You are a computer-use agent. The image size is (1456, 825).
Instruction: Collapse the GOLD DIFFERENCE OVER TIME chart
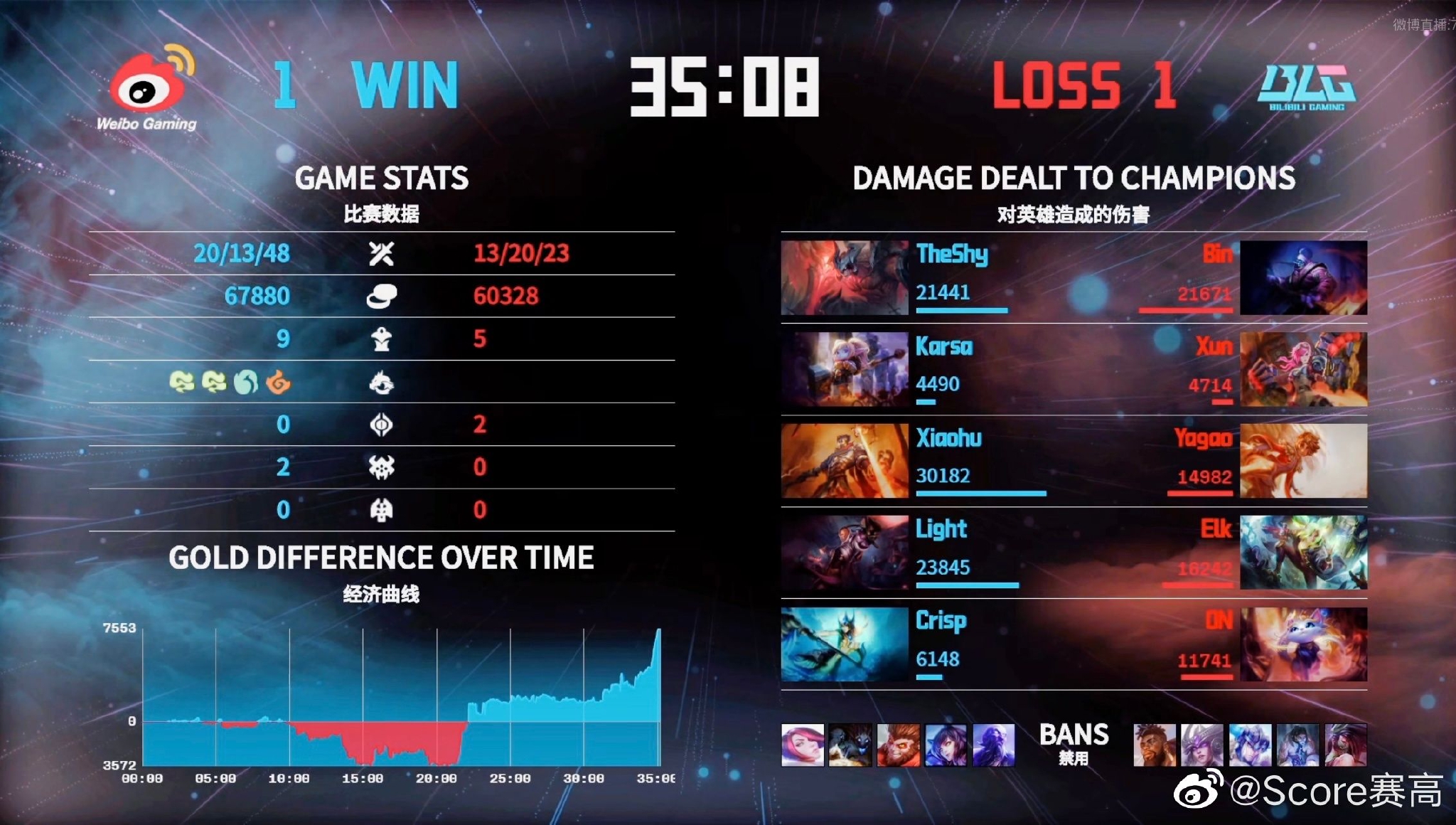click(x=384, y=558)
